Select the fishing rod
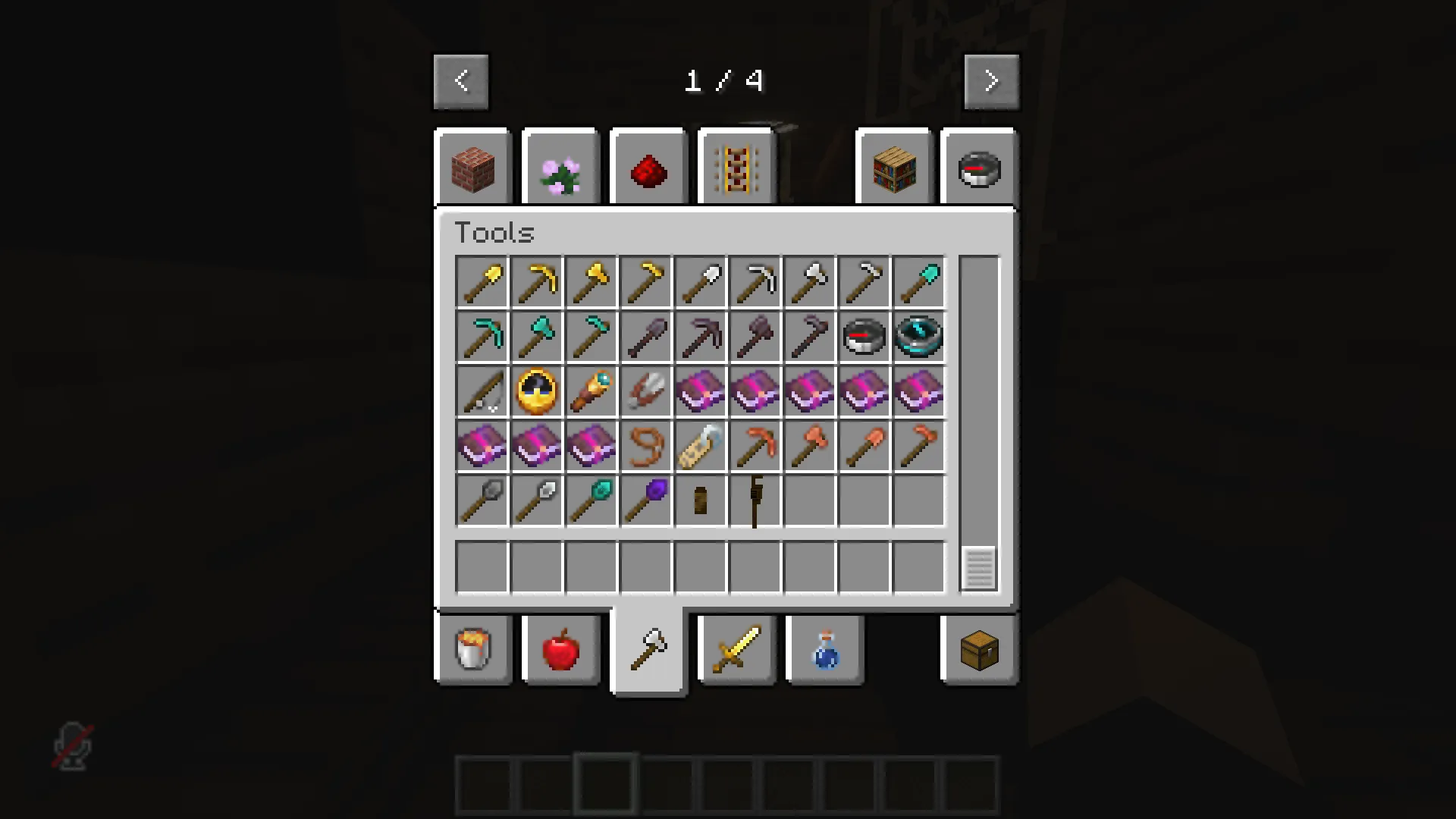This screenshot has height=819, width=1456. (x=482, y=391)
